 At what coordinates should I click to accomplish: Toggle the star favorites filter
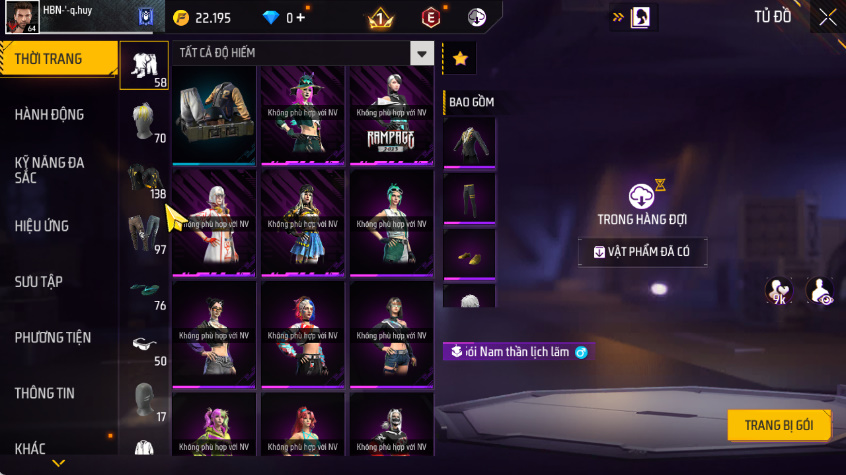460,59
